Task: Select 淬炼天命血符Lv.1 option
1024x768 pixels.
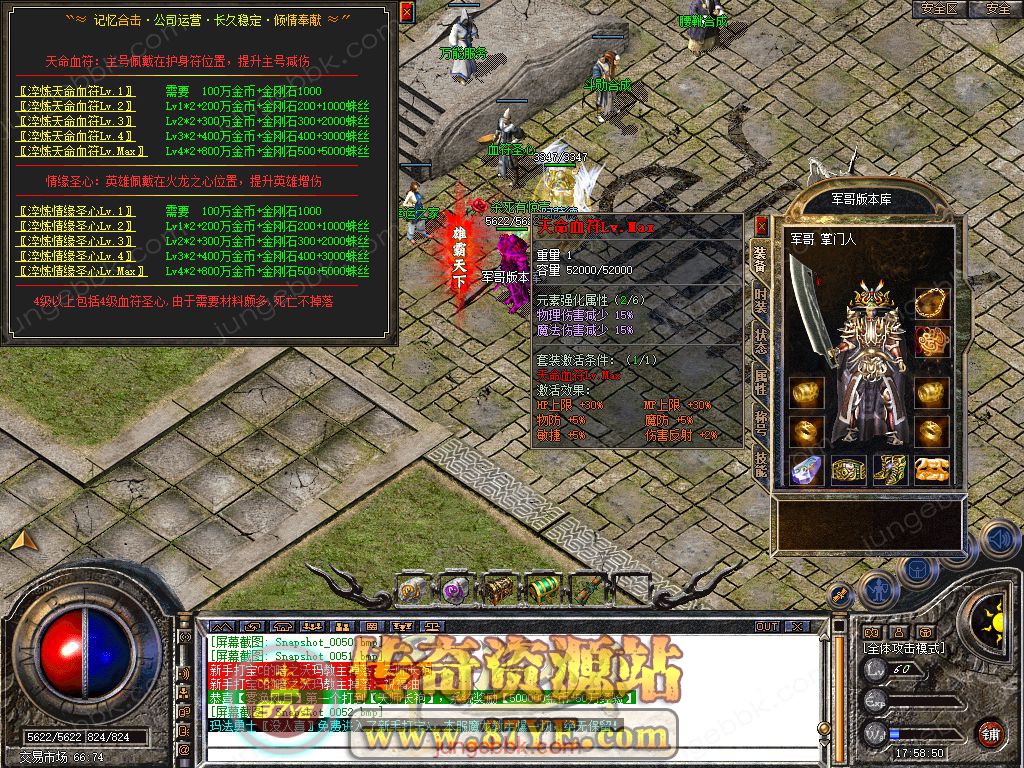Action: pos(78,91)
